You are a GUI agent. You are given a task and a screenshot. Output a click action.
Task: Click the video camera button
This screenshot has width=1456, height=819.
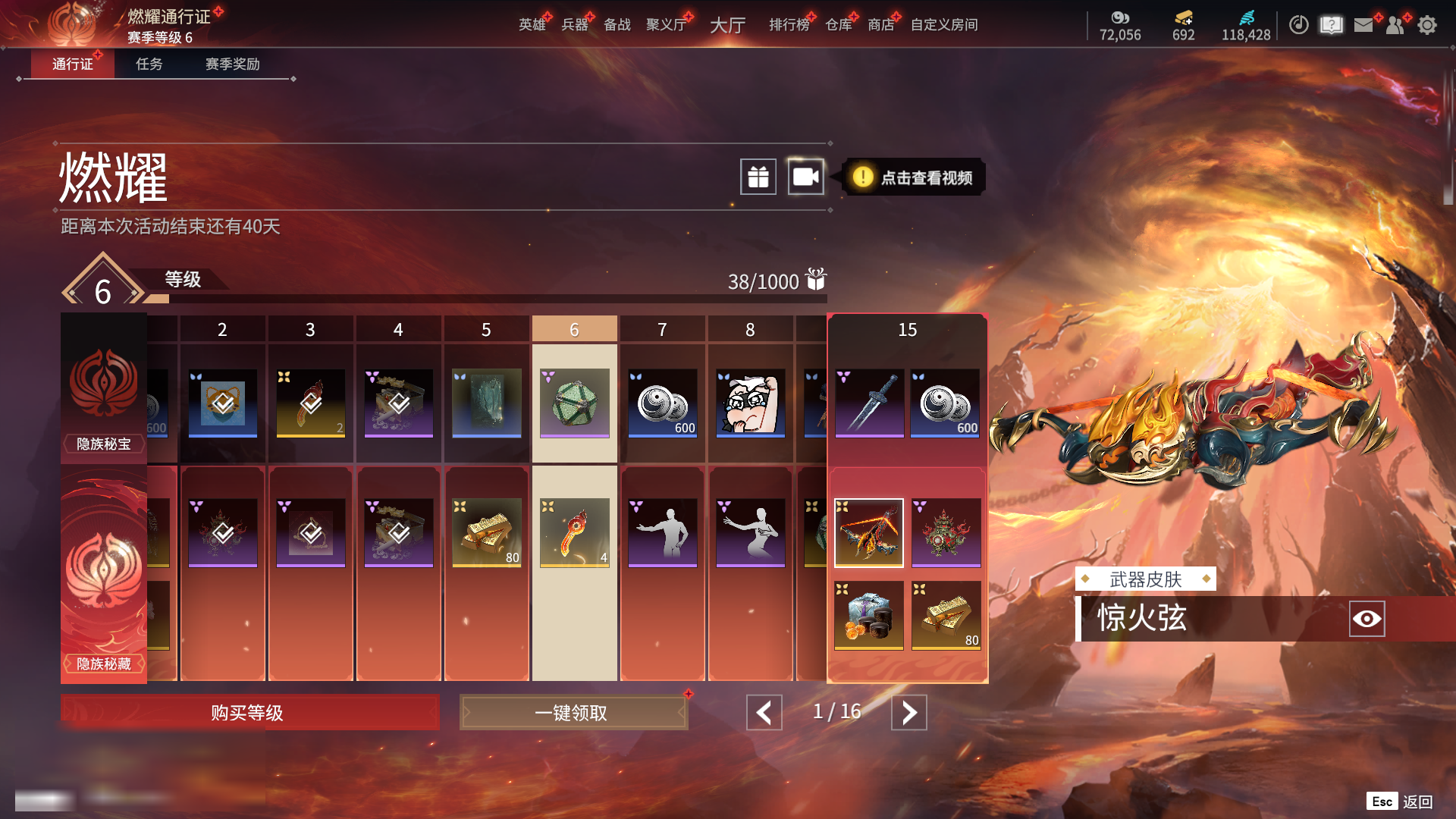(805, 177)
